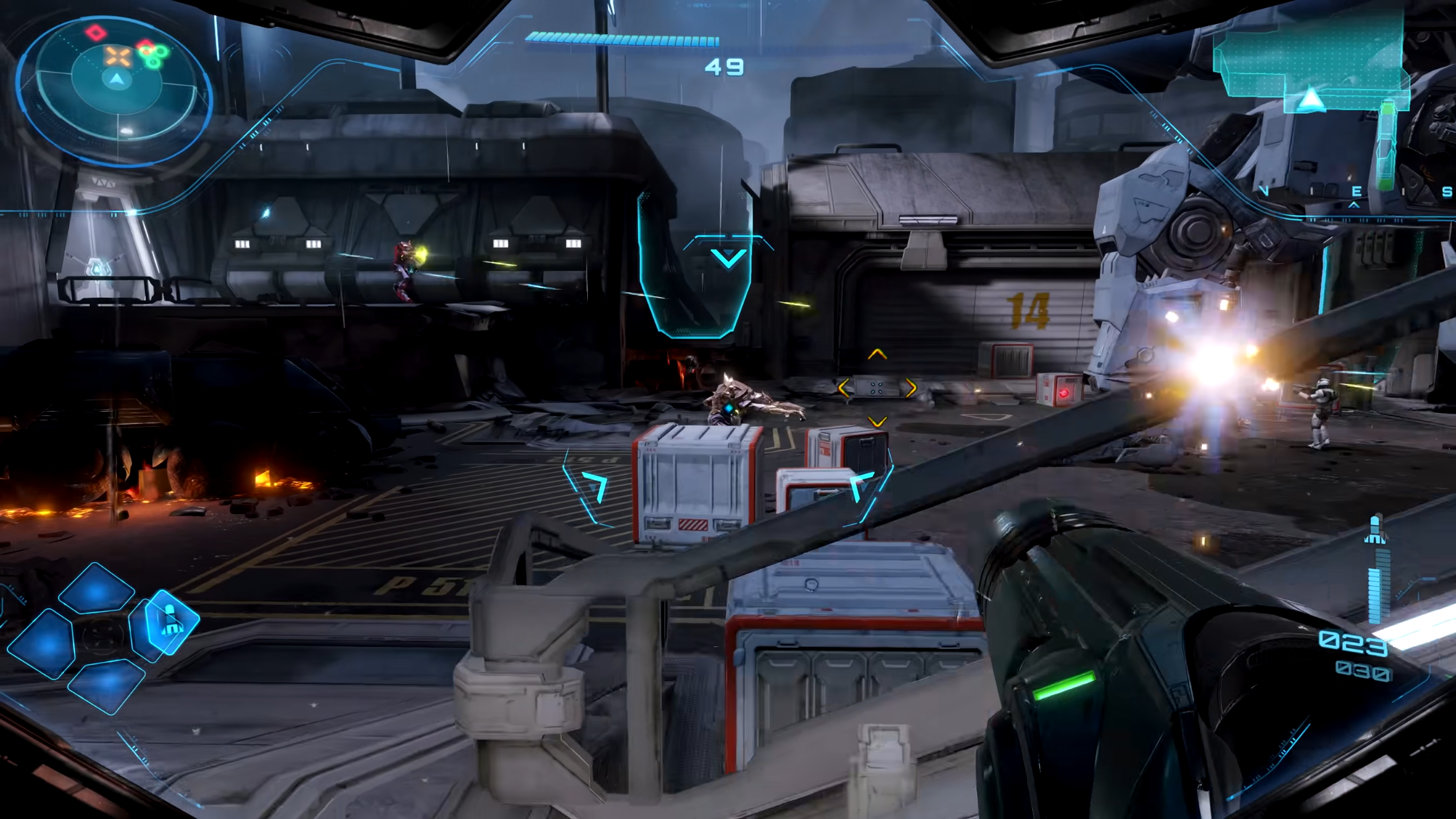The image size is (1456, 819).
Task: Click the player arrow on the minimap
Action: tap(1311, 99)
